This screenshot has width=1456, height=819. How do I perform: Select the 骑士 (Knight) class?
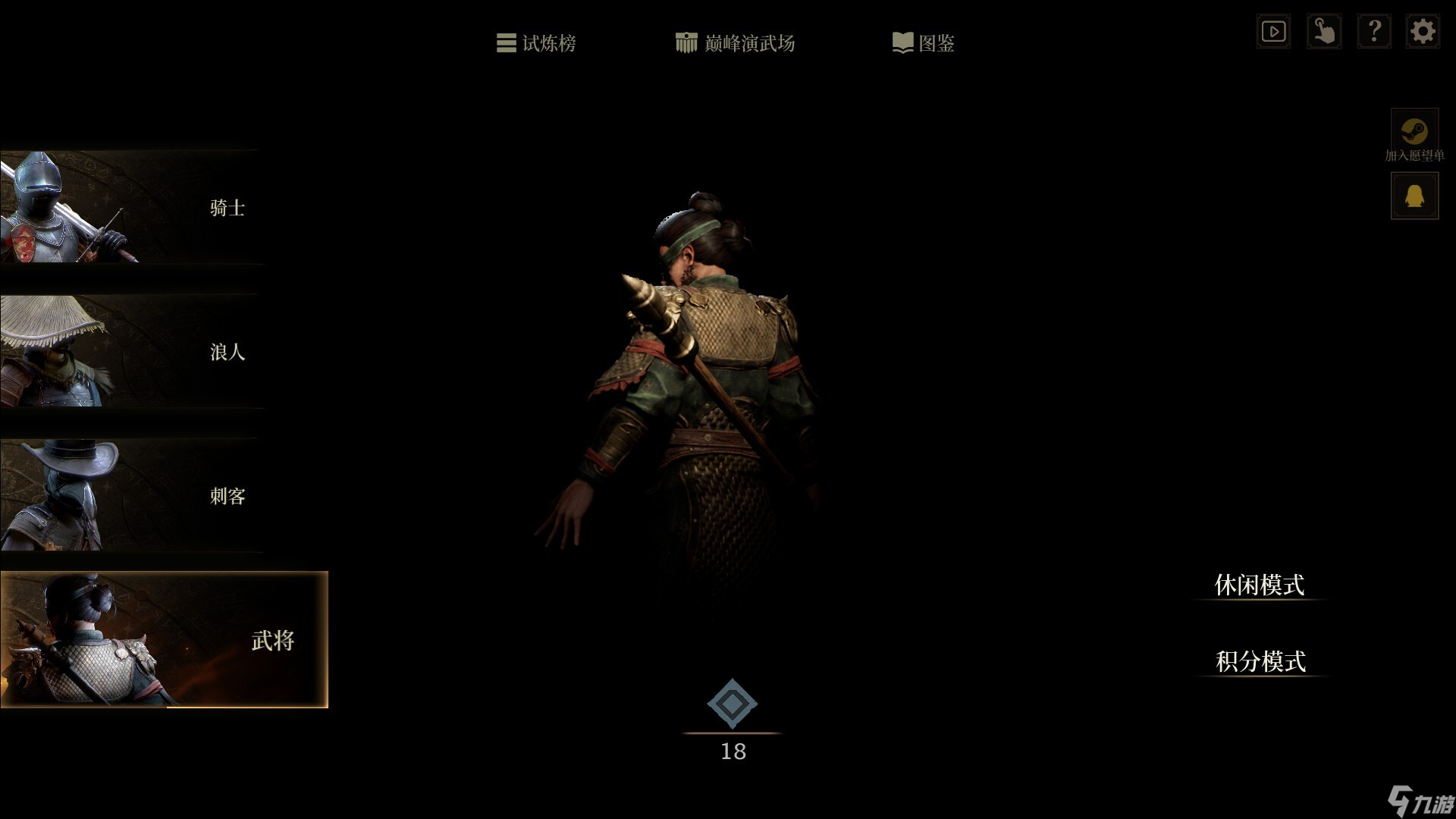(x=152, y=208)
